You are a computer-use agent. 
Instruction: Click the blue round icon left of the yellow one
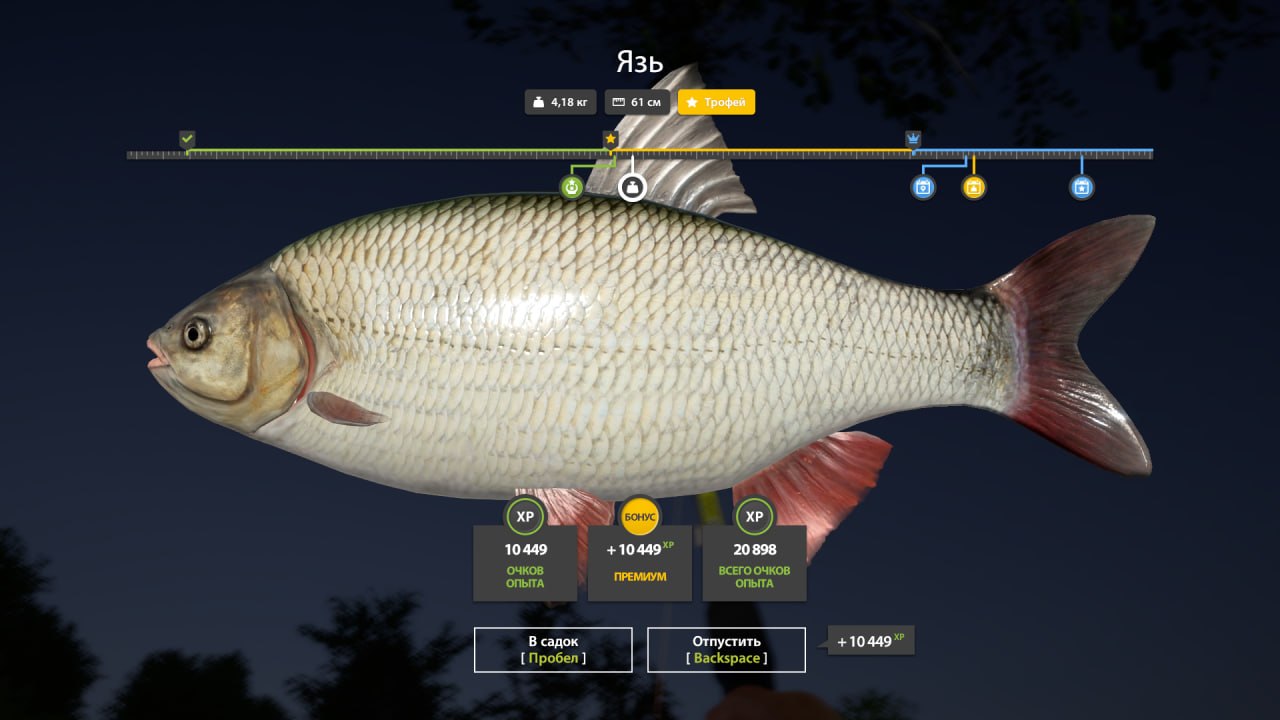[923, 187]
